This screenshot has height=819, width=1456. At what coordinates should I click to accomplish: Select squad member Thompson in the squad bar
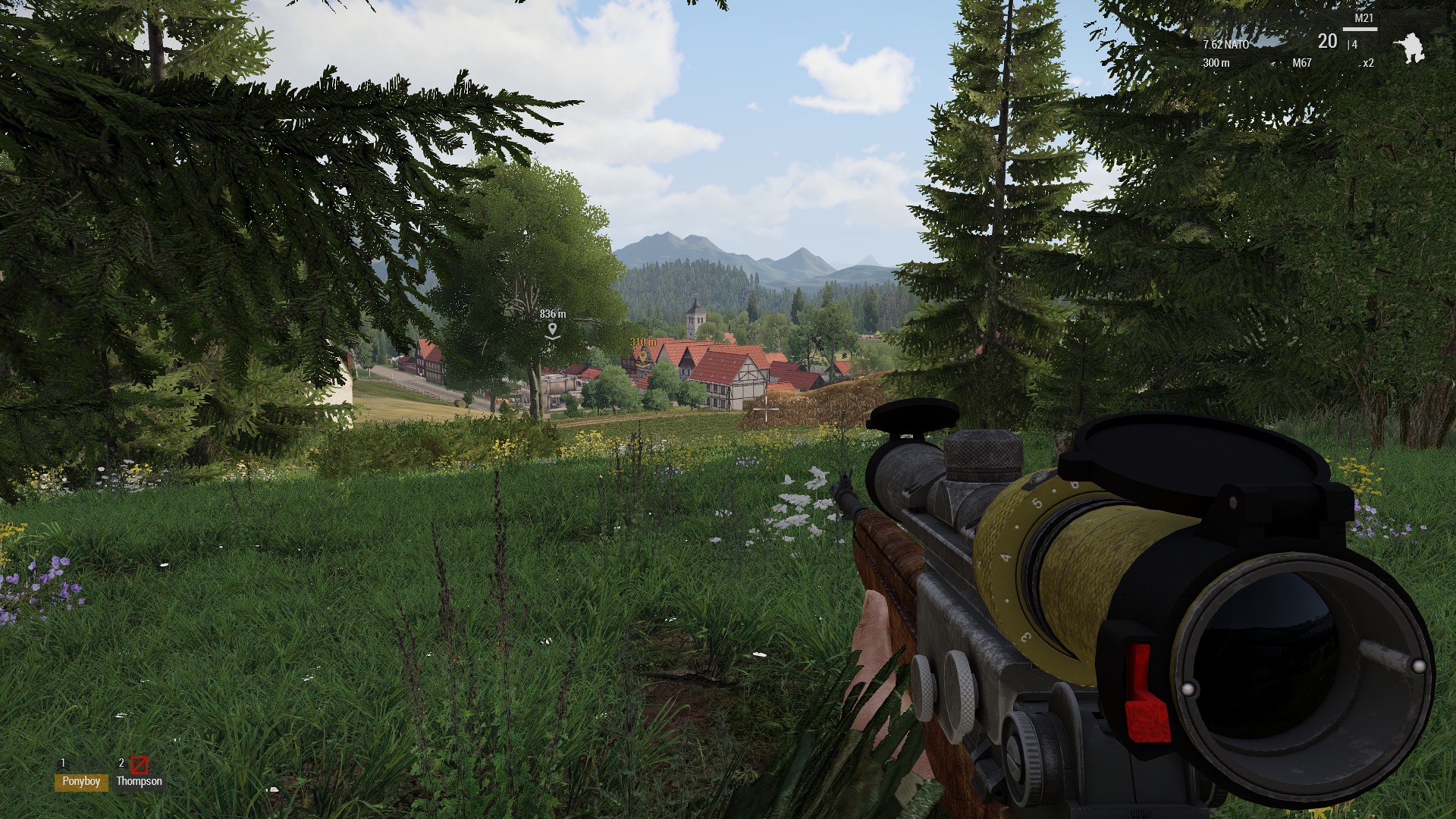pos(139,781)
